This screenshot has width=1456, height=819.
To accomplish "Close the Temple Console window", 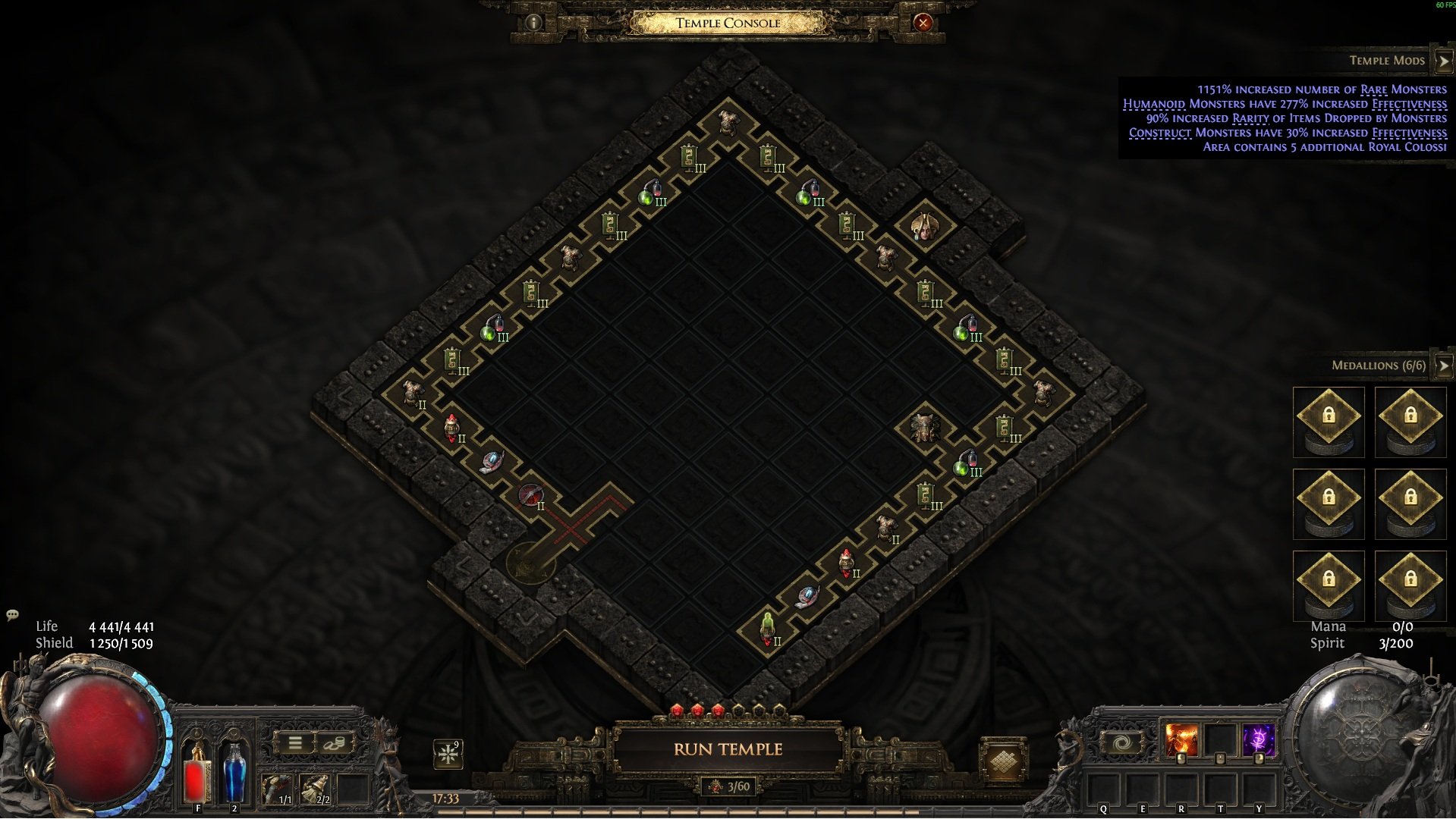I will (x=923, y=23).
